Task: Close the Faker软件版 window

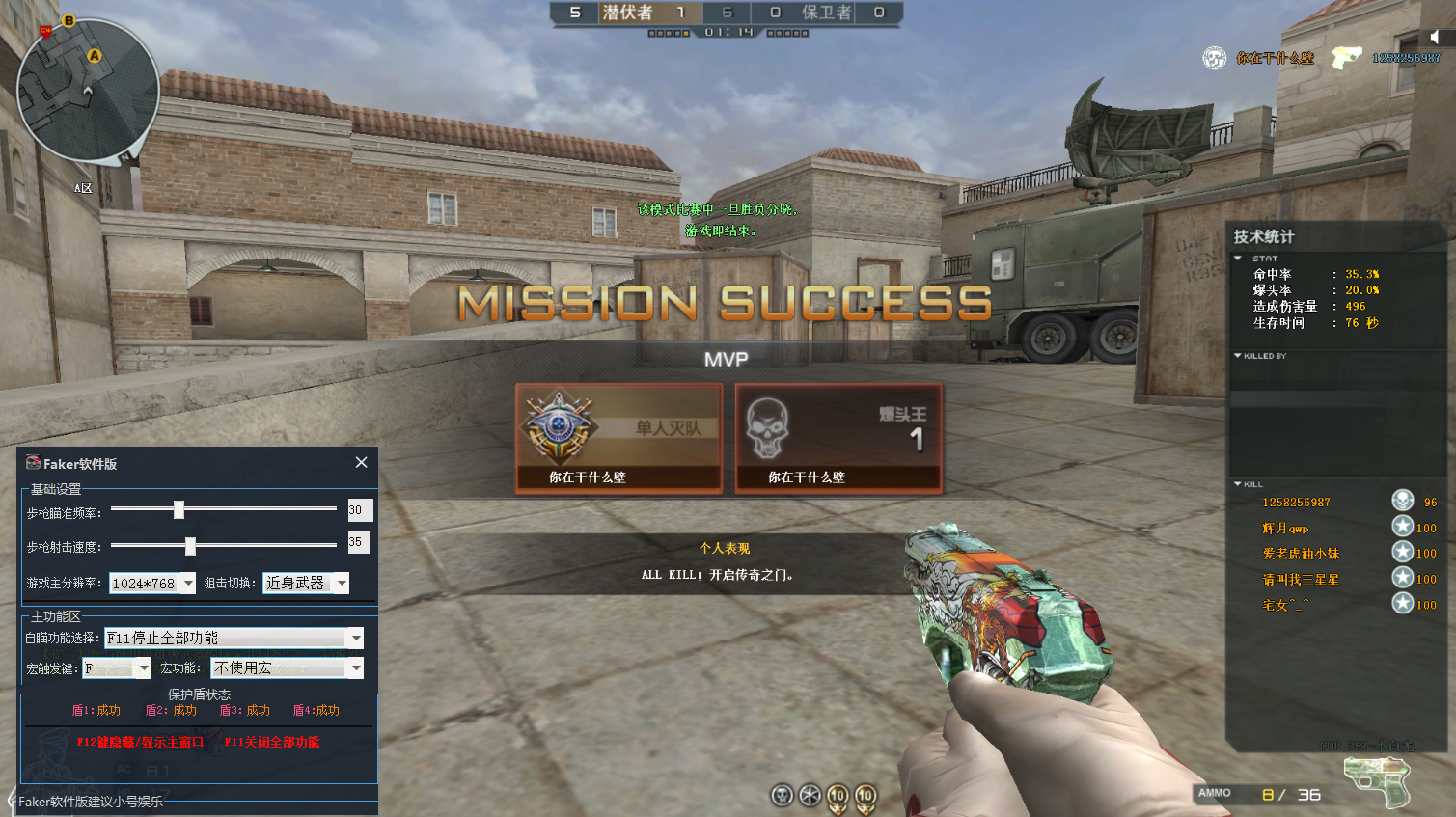Action: 361,462
